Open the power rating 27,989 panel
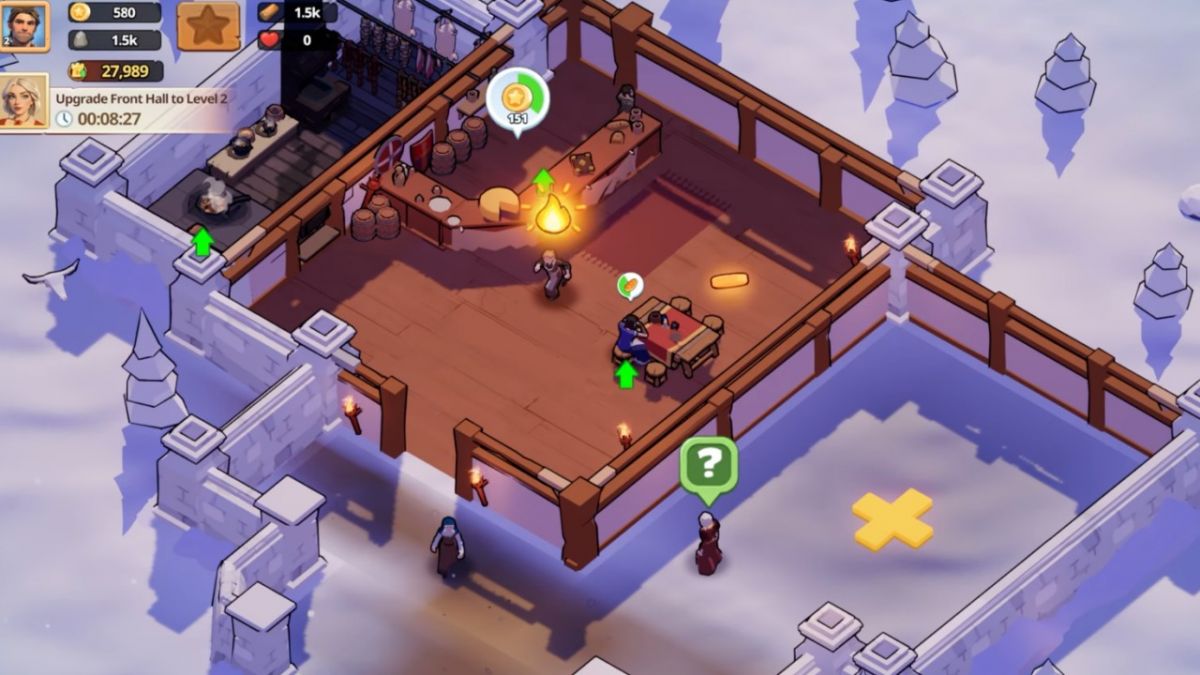This screenshot has width=1200, height=675. coord(116,70)
